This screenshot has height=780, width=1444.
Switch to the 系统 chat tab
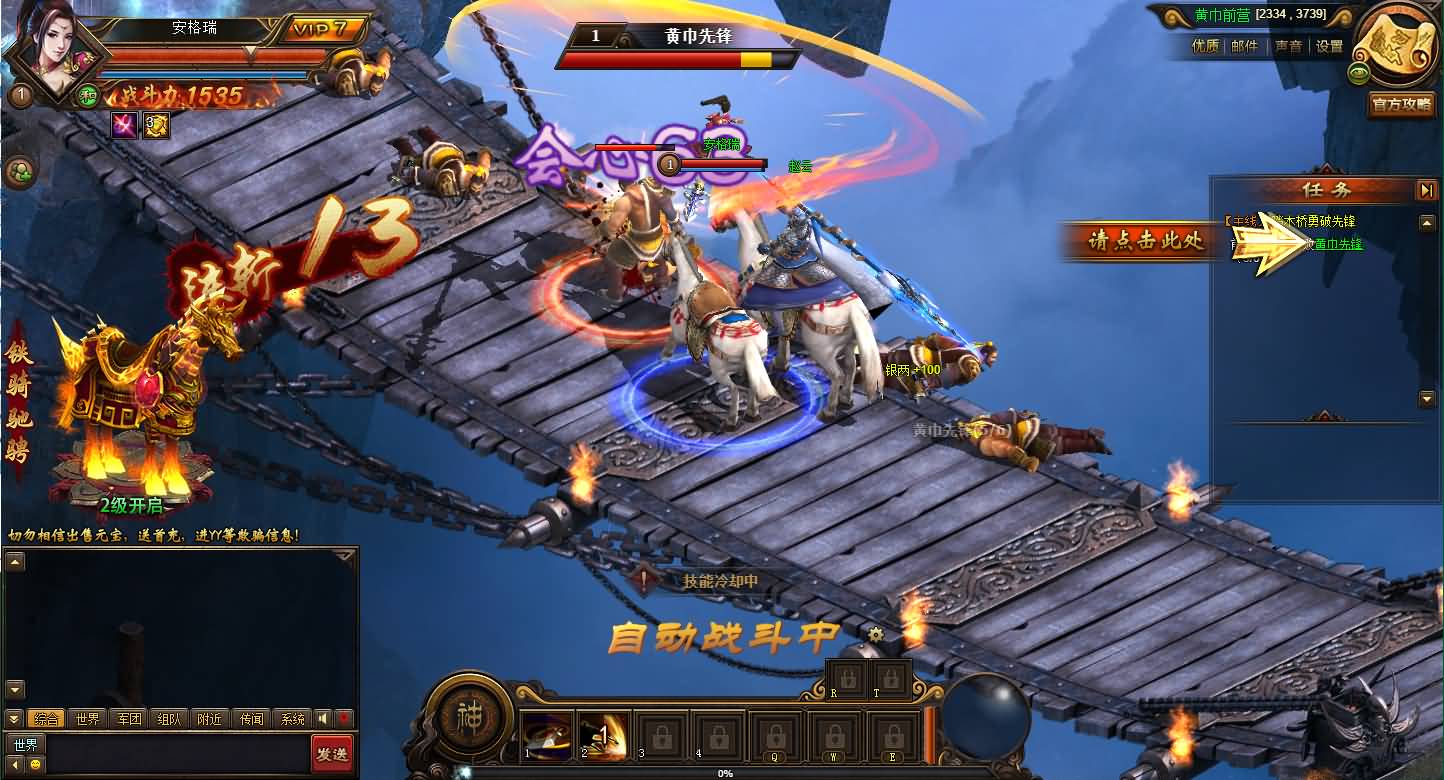point(292,719)
